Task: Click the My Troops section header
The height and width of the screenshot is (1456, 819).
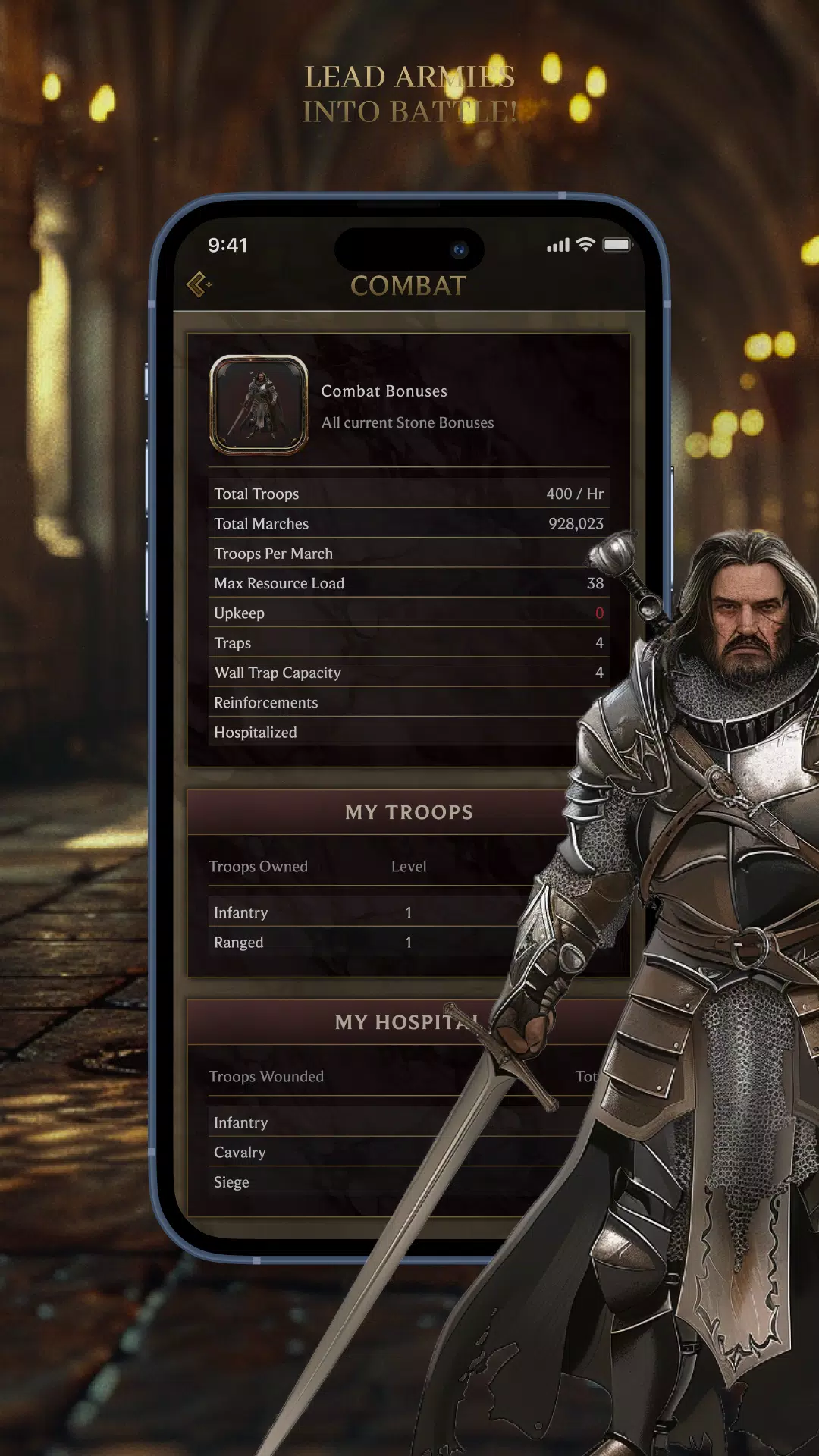Action: click(x=379, y=812)
